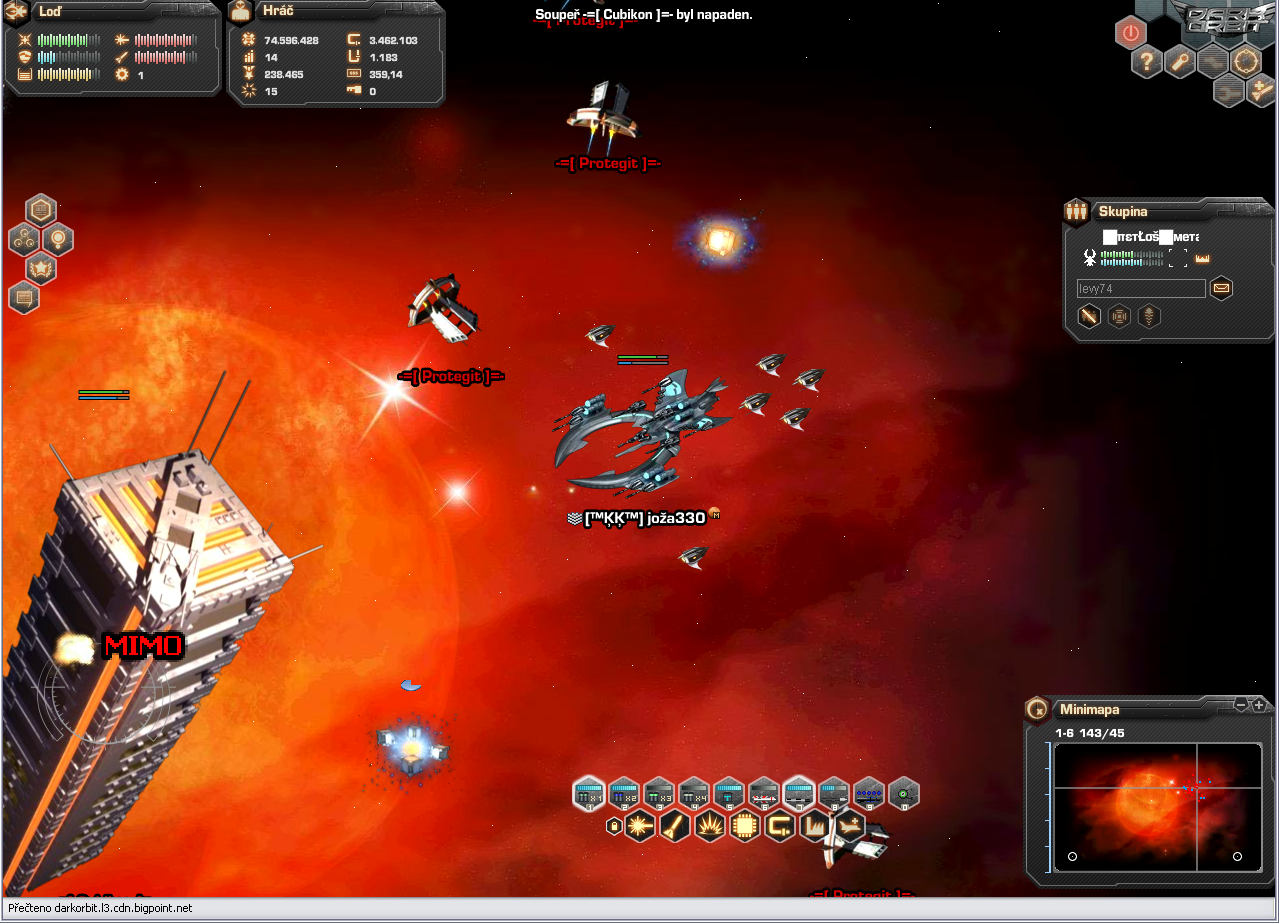
Task: Click the red power logout button
Action: [1130, 33]
